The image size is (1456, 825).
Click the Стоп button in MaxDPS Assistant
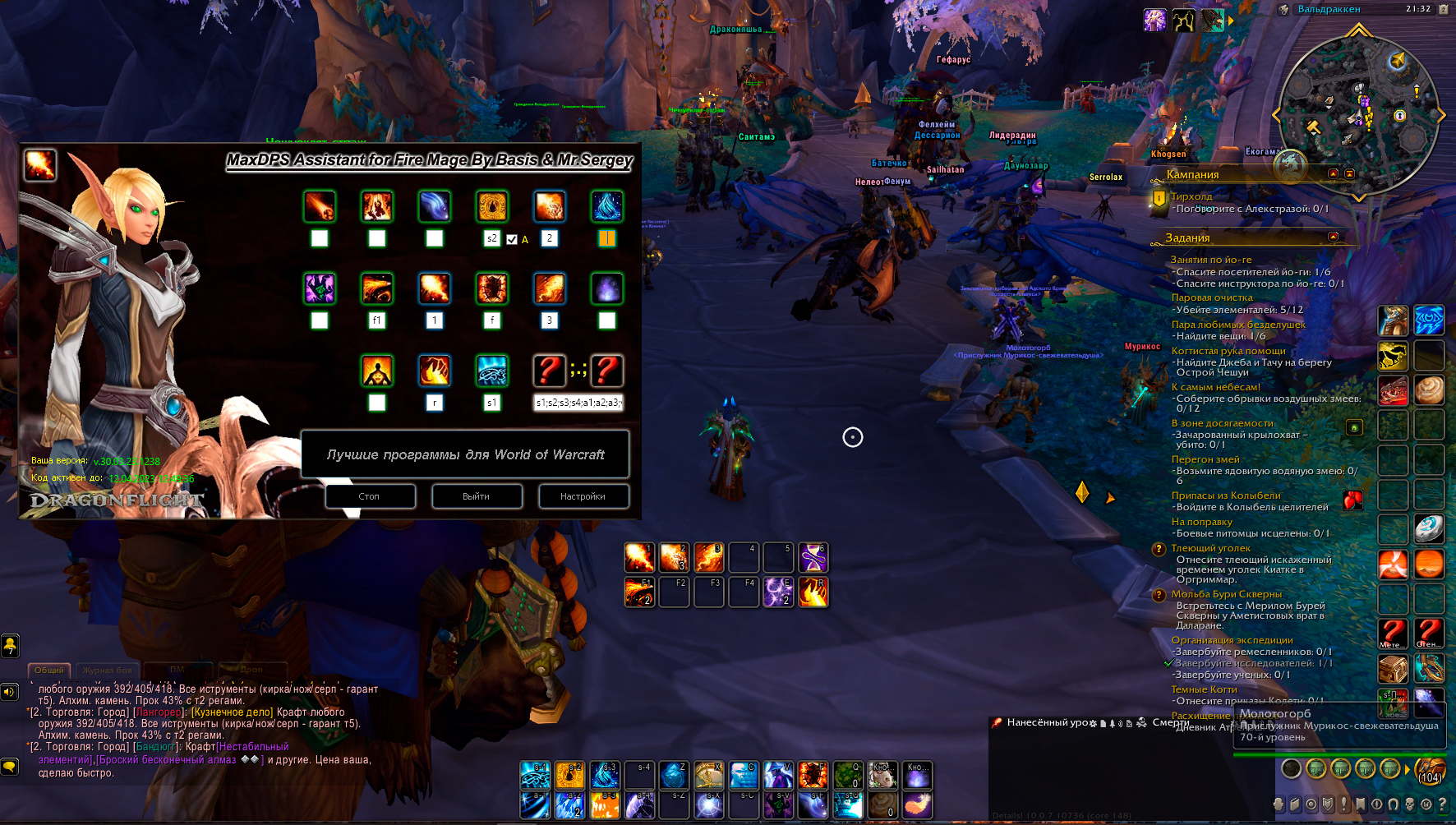(370, 496)
